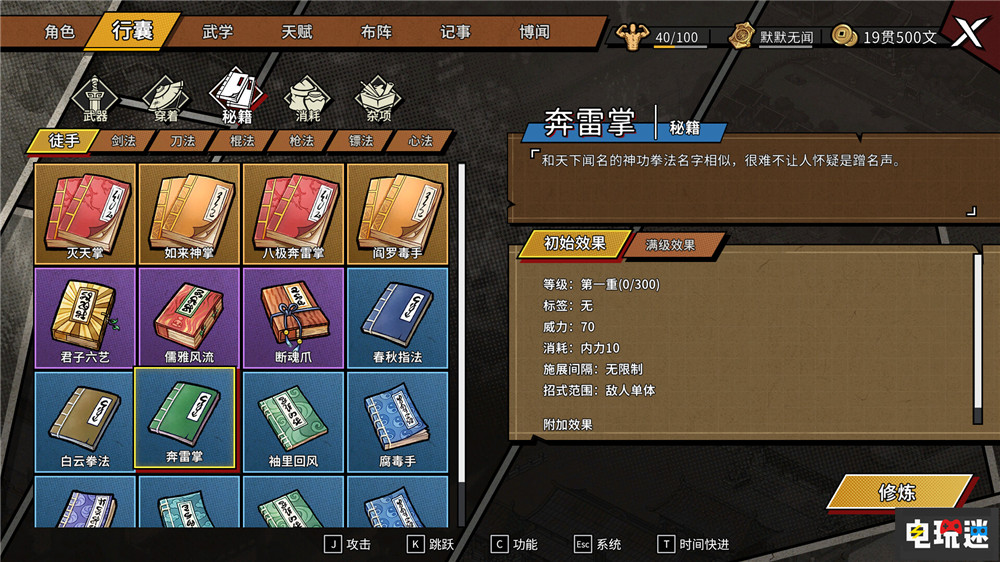Select the 如来神掌 manual
1000x562 pixels.
click(x=189, y=213)
